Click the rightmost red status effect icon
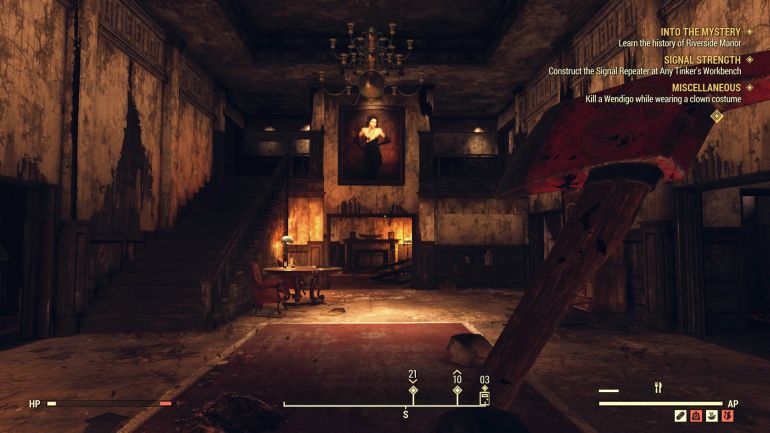 click(726, 416)
